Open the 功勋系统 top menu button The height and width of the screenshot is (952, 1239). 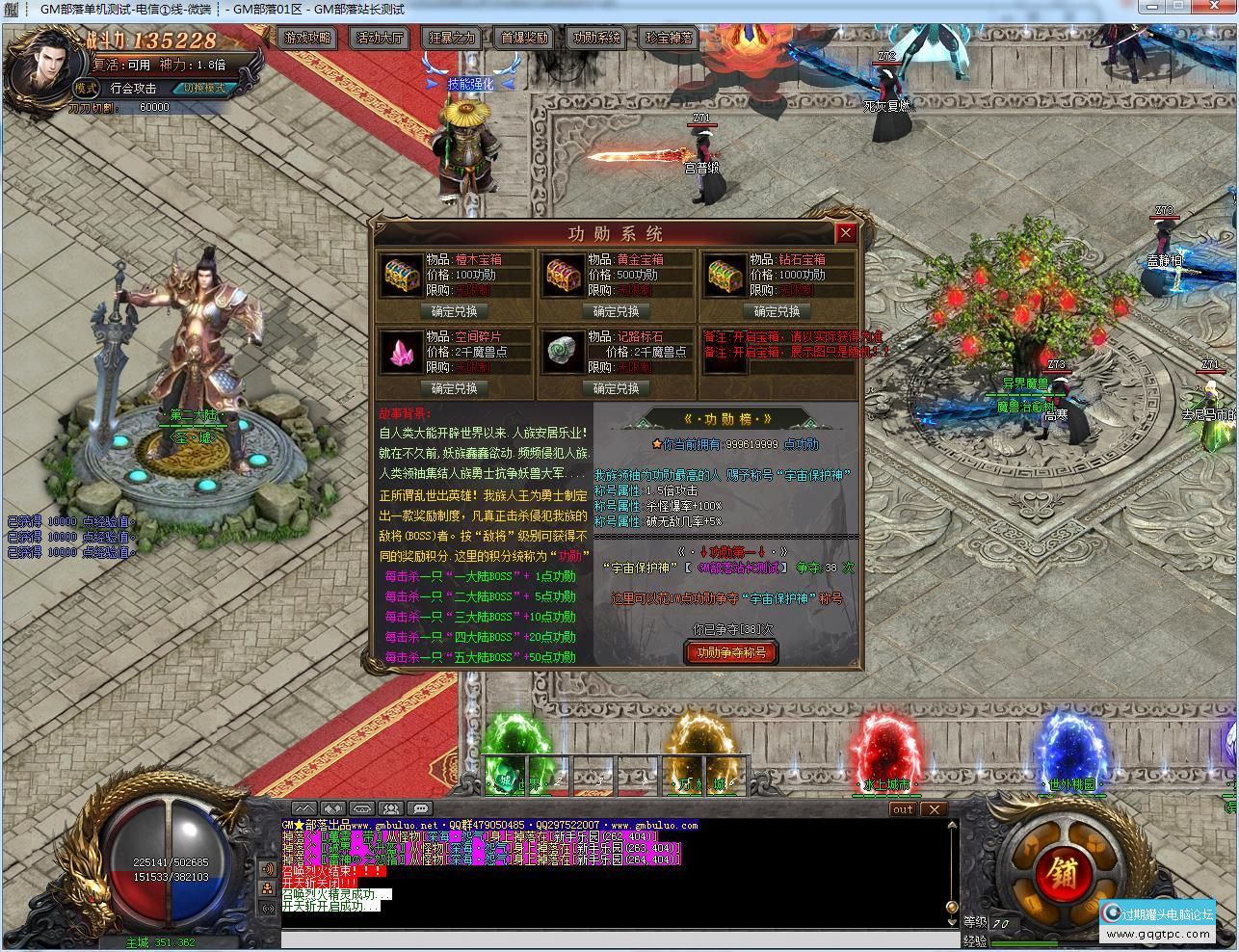596,39
